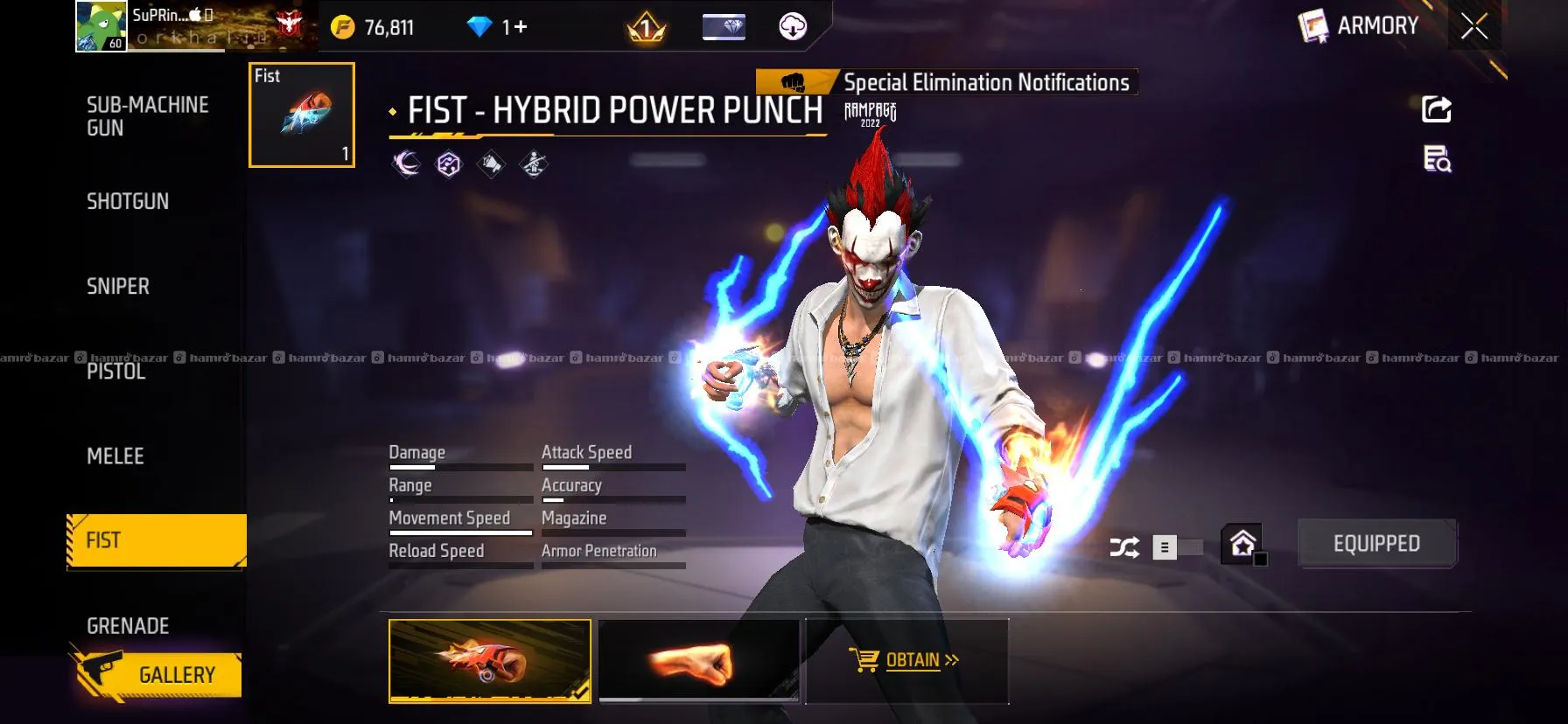
Task: Choose the default bare fist skin
Action: pos(698,660)
